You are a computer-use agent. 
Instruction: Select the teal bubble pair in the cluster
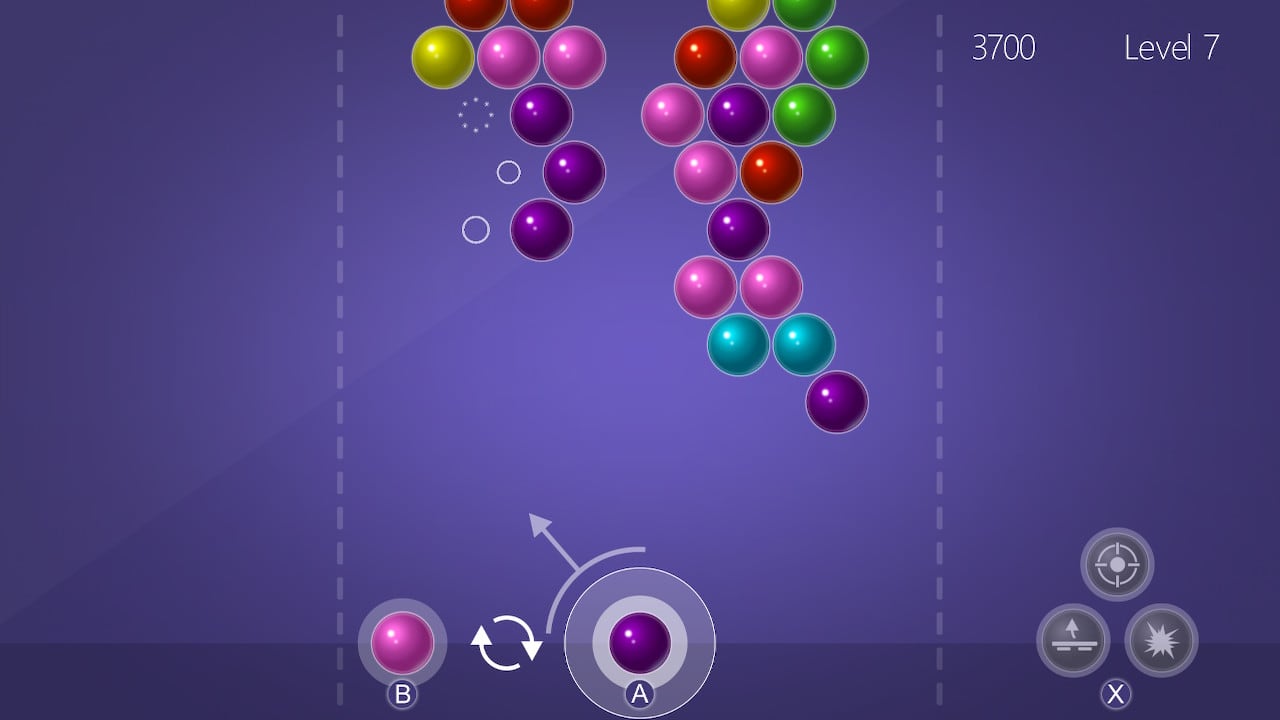pyautogui.click(x=737, y=345)
